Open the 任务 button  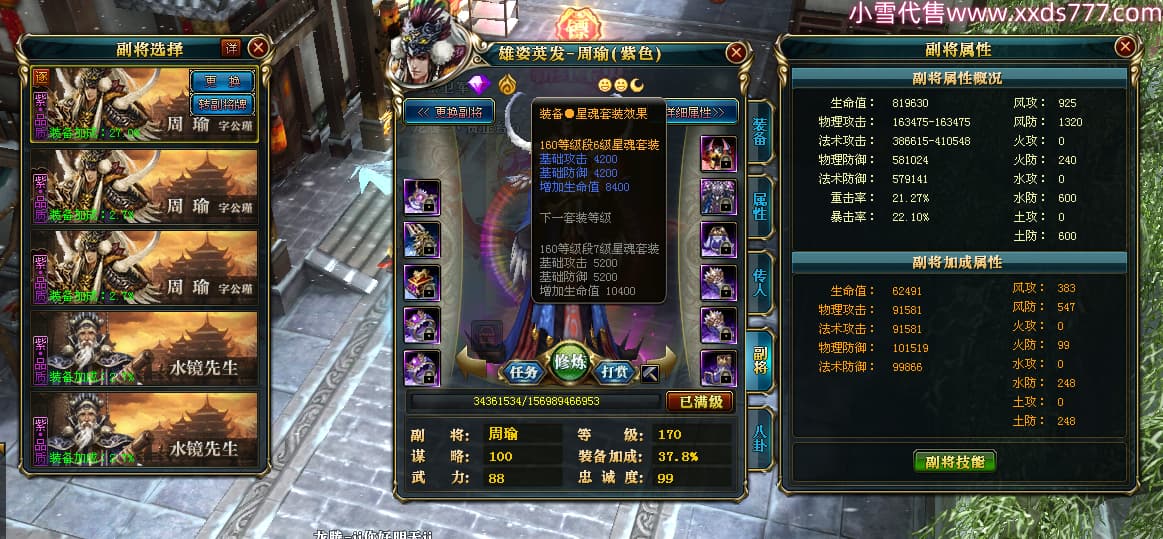coord(524,371)
